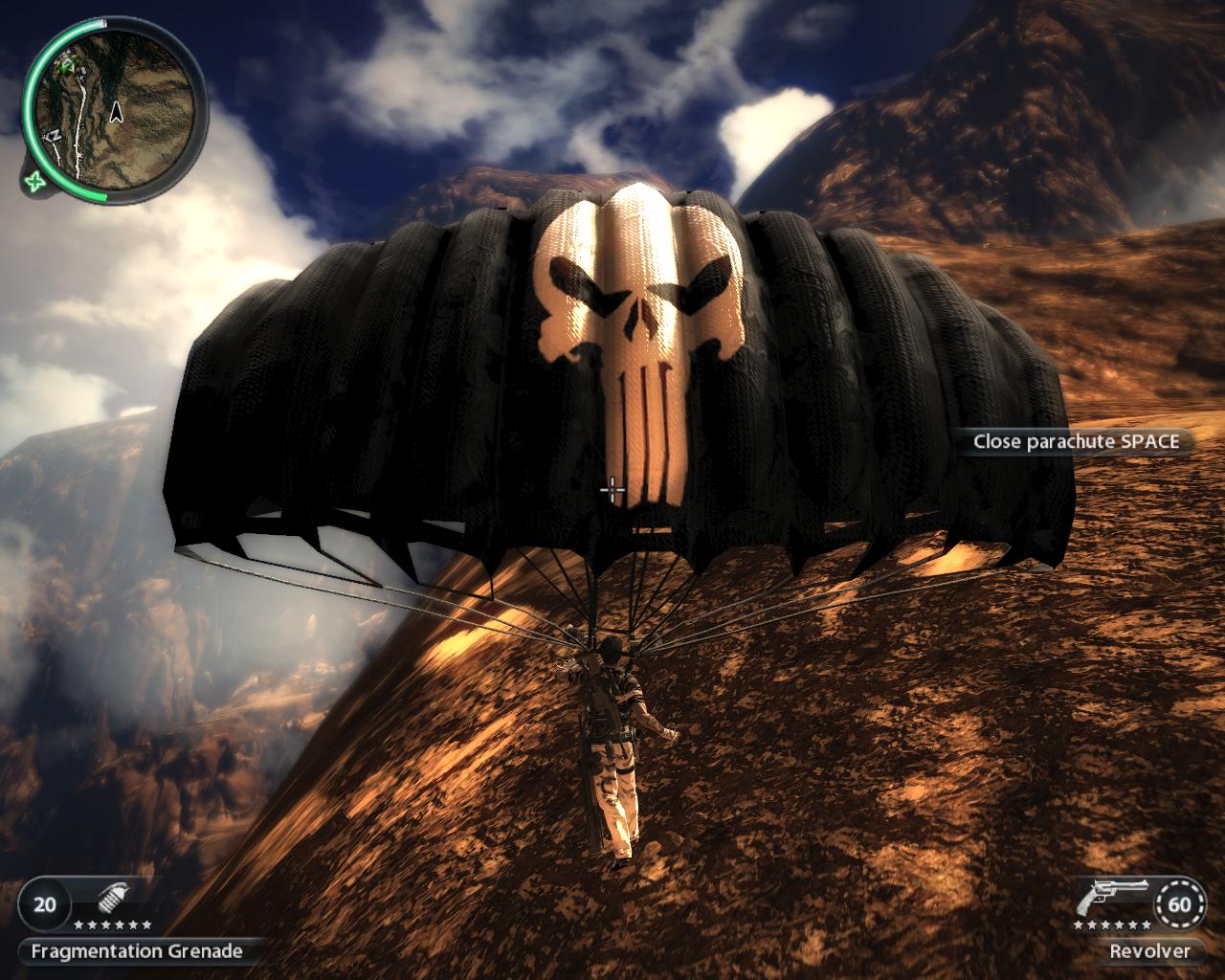Viewport: 1225px width, 980px height.
Task: Select the Fragmentation Grenade icon
Action: pyautogui.click(x=113, y=901)
